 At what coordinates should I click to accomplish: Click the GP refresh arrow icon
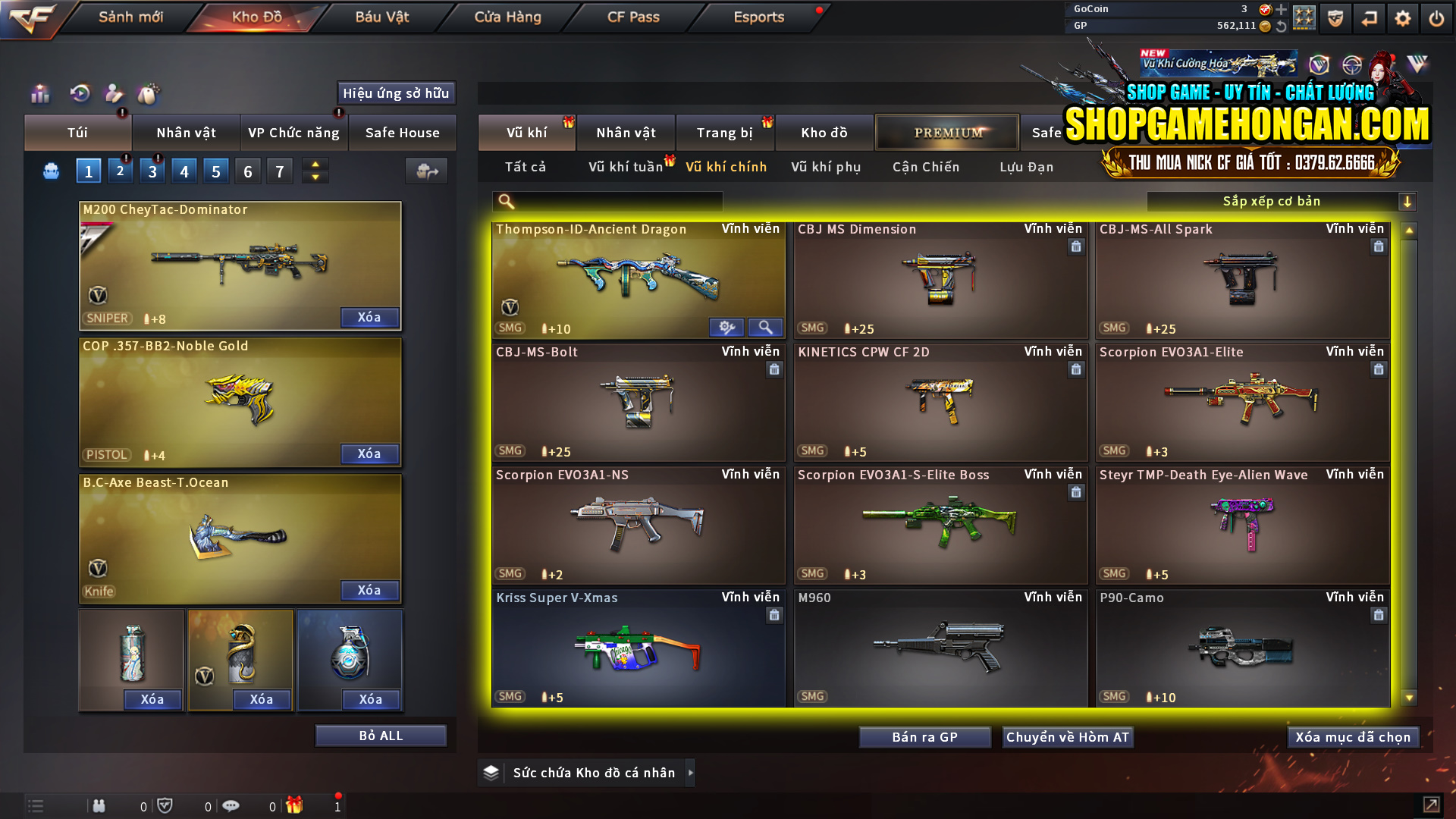coord(1282,26)
